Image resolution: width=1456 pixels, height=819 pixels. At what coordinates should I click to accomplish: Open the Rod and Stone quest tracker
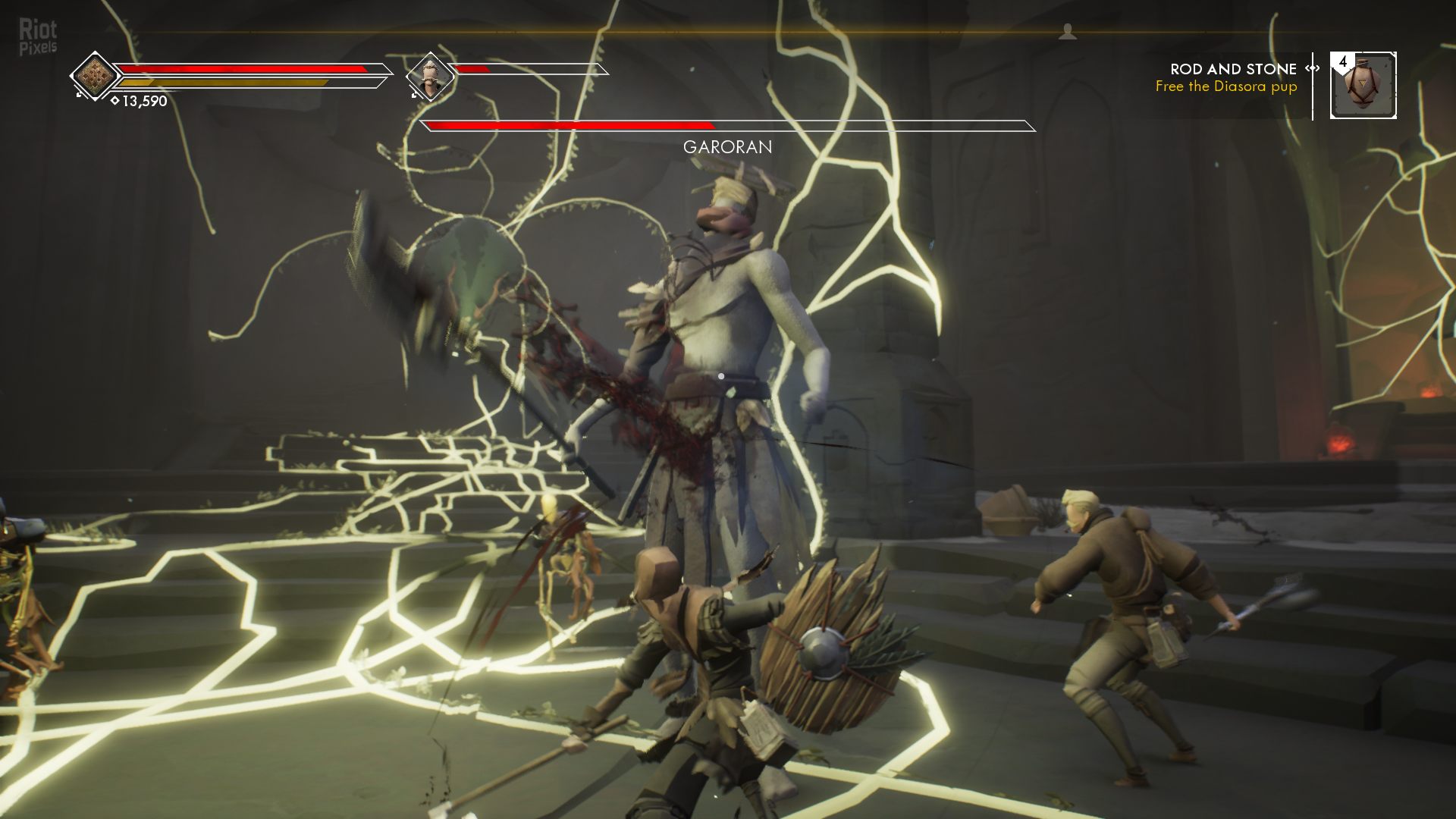click(1233, 69)
